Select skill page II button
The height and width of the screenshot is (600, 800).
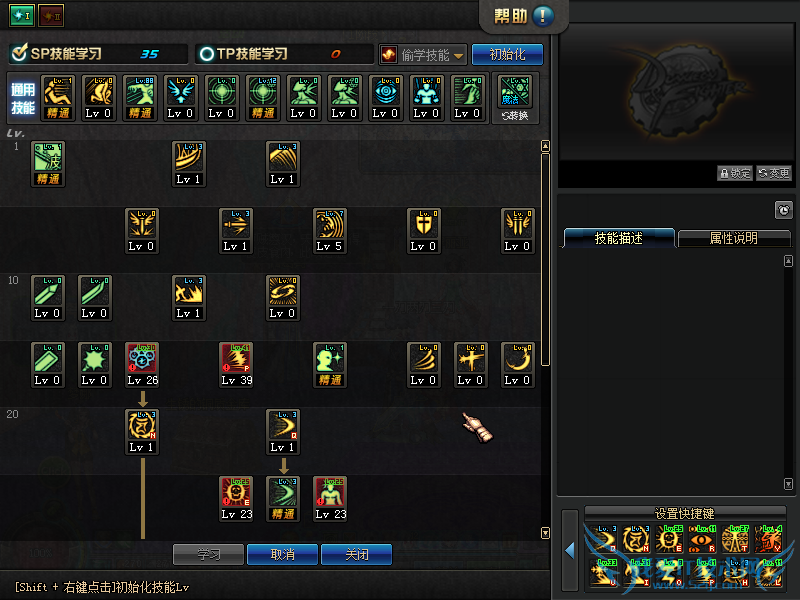point(50,14)
